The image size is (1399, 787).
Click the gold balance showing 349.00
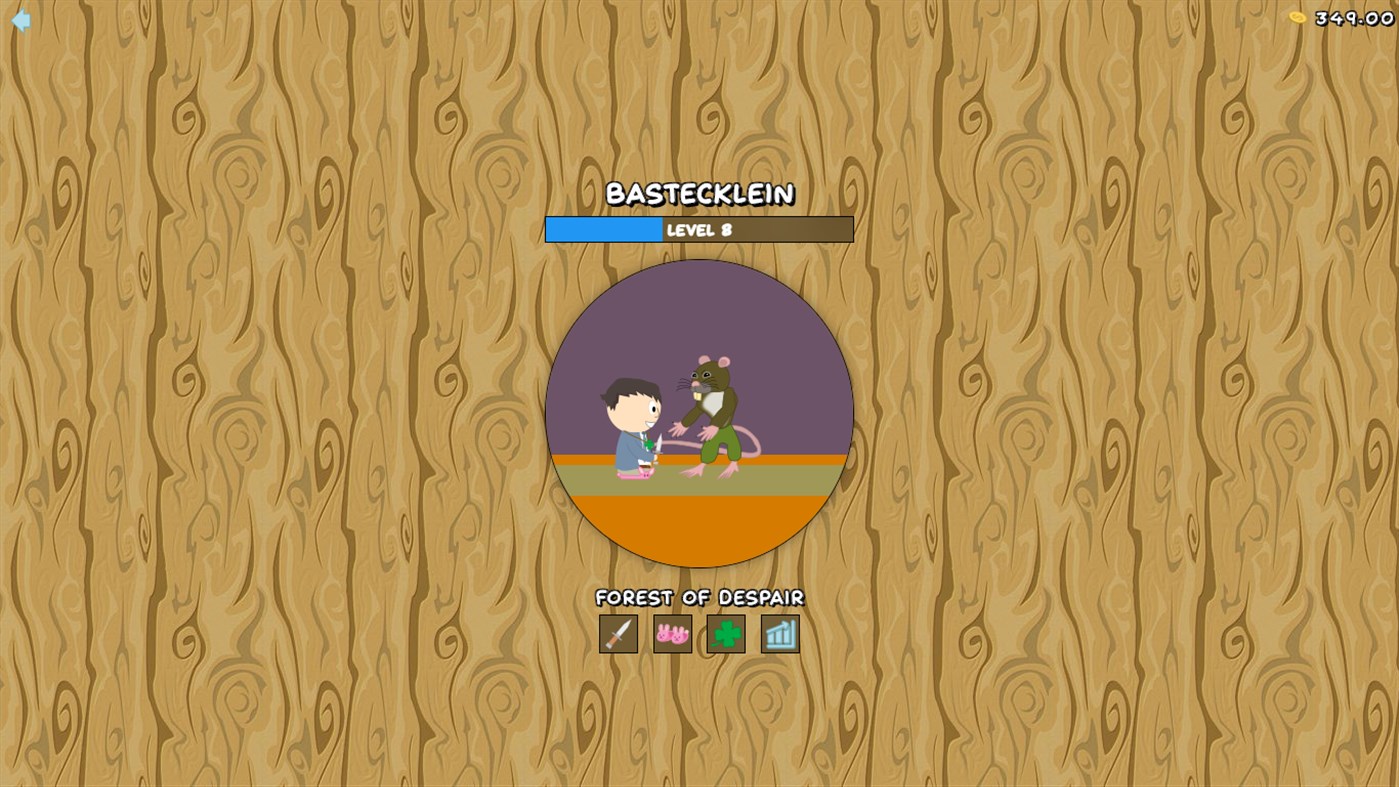(x=1352, y=18)
